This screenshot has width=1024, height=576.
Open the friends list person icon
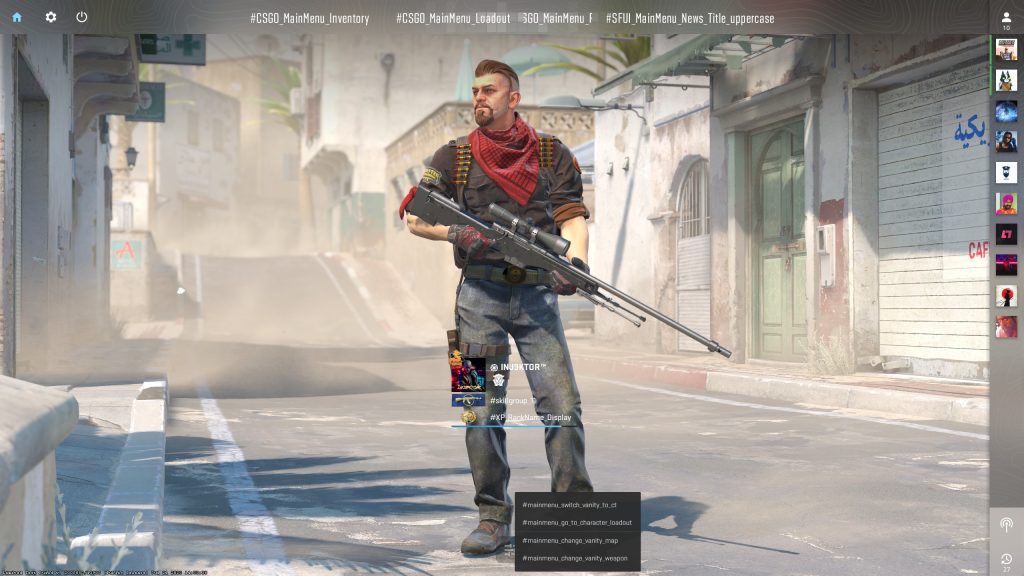[x=1006, y=18]
